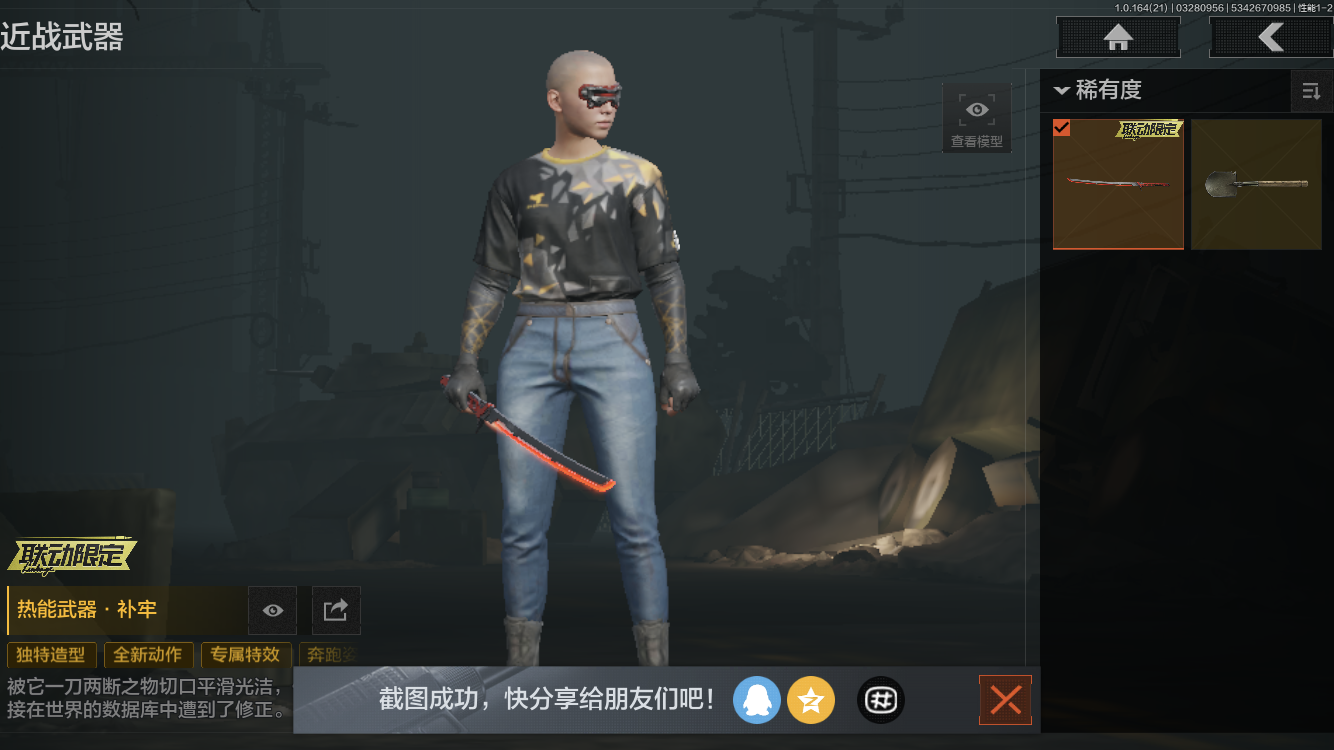
Task: Share the screenshot to QQ friends
Action: point(757,700)
